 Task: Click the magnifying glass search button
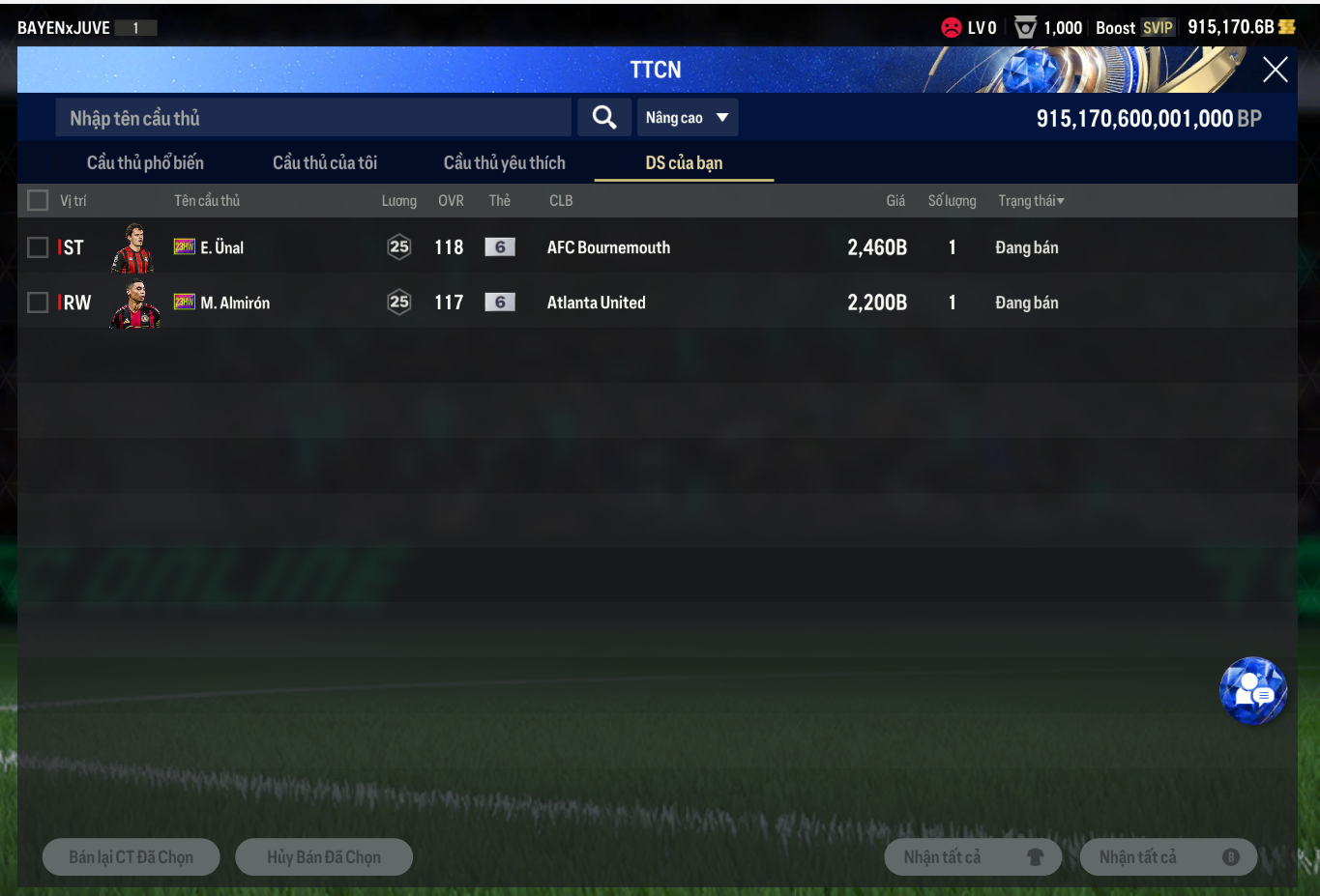604,118
